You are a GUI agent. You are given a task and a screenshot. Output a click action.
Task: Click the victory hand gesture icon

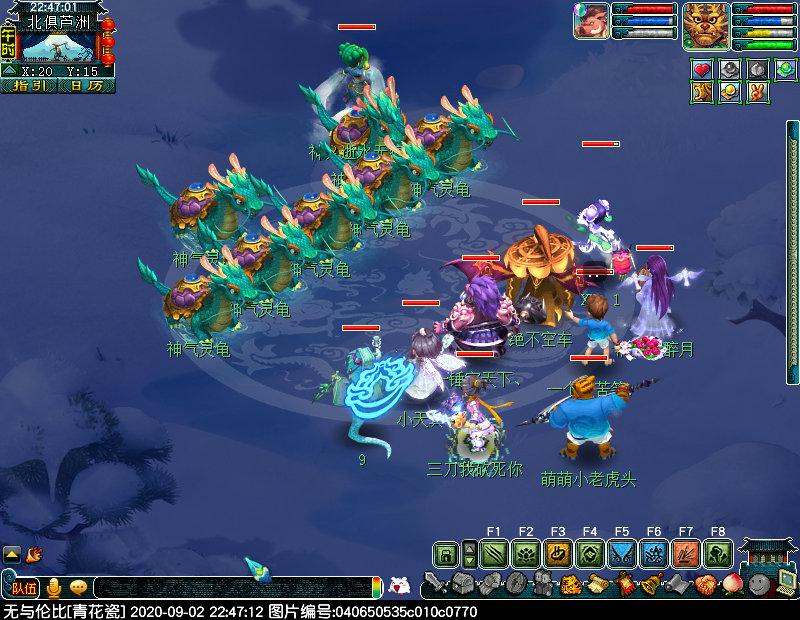[757, 92]
